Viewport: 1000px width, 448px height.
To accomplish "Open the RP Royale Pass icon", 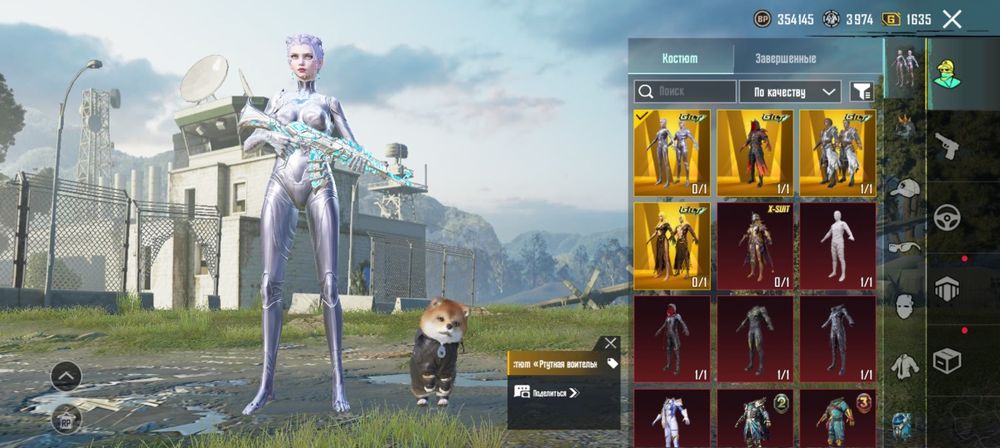I will pyautogui.click(x=66, y=417).
